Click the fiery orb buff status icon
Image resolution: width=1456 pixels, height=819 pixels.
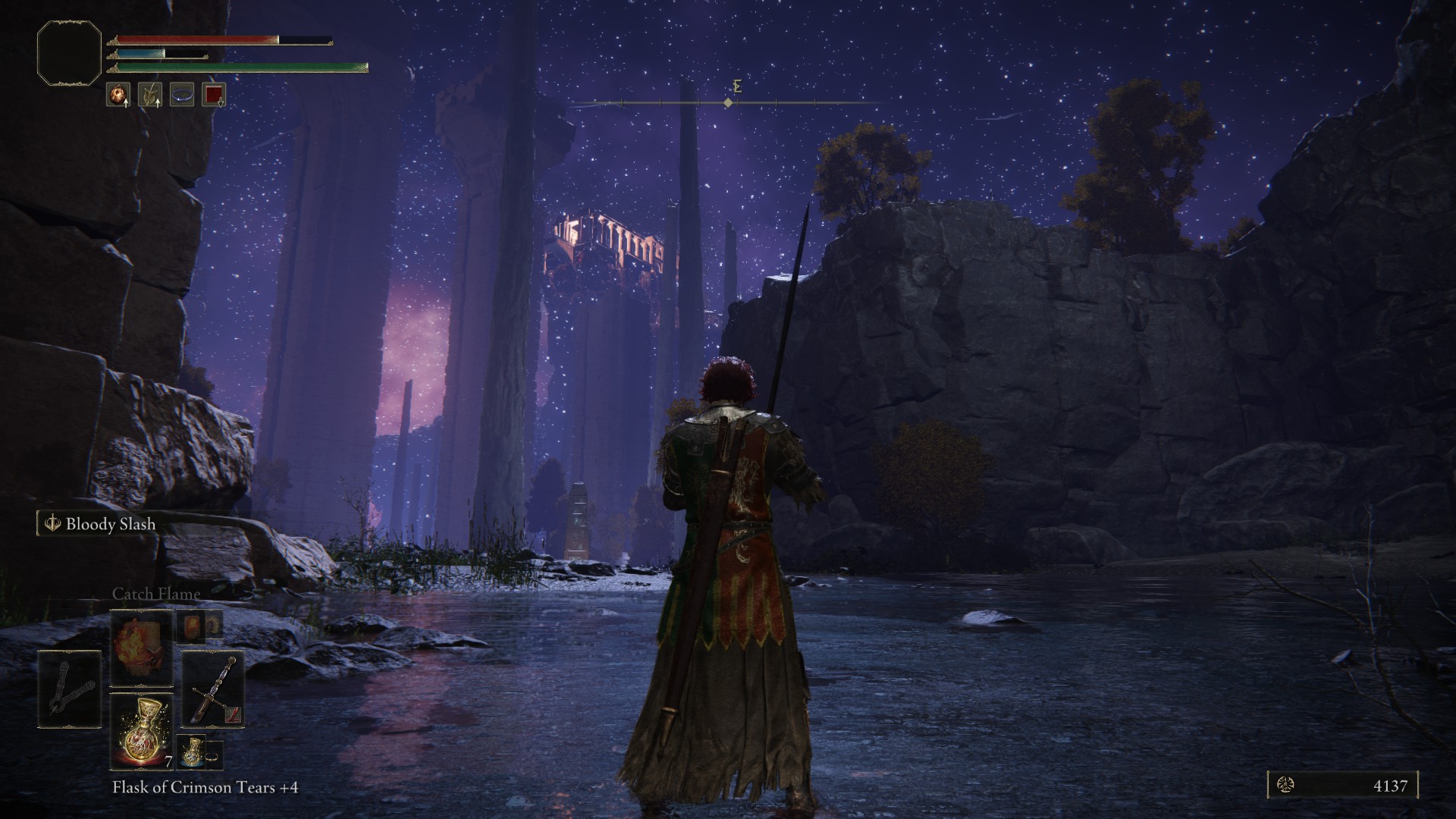pos(118,95)
